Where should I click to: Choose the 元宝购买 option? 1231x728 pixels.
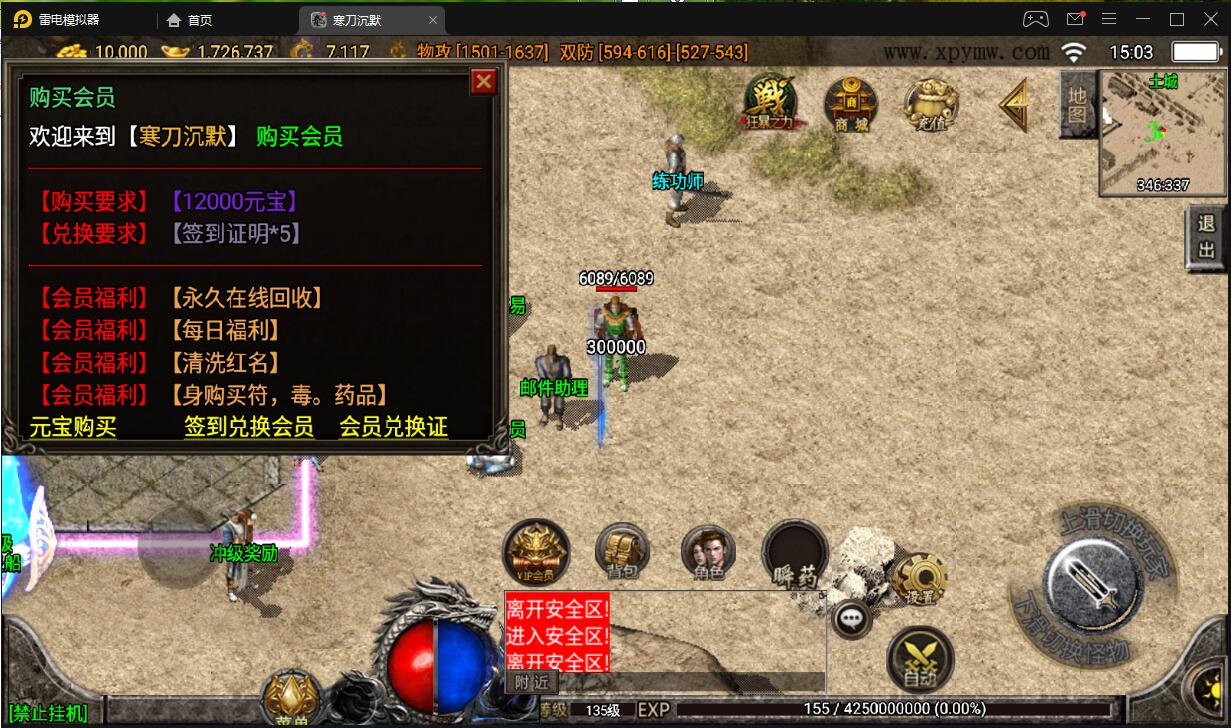pyautogui.click(x=73, y=427)
